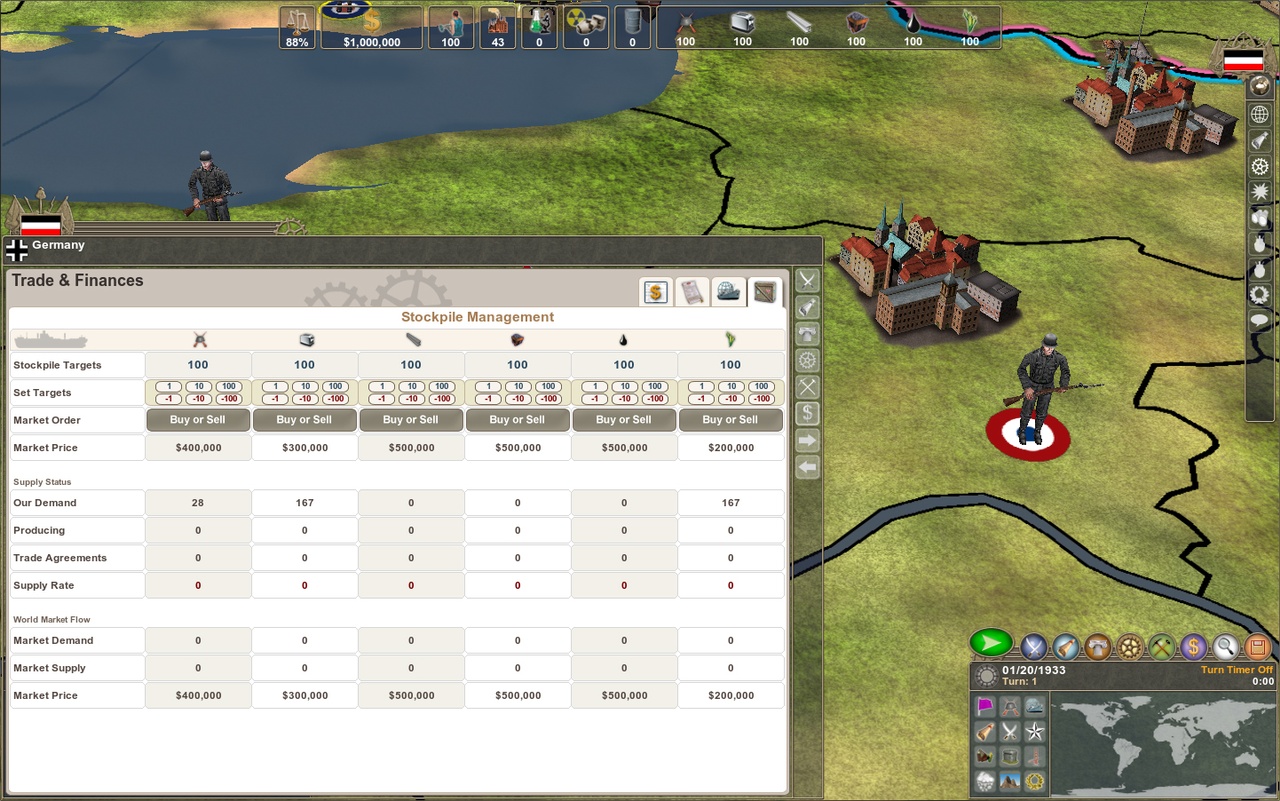Open the treaties document tab
Screen dimensions: 1280x801
tap(692, 291)
